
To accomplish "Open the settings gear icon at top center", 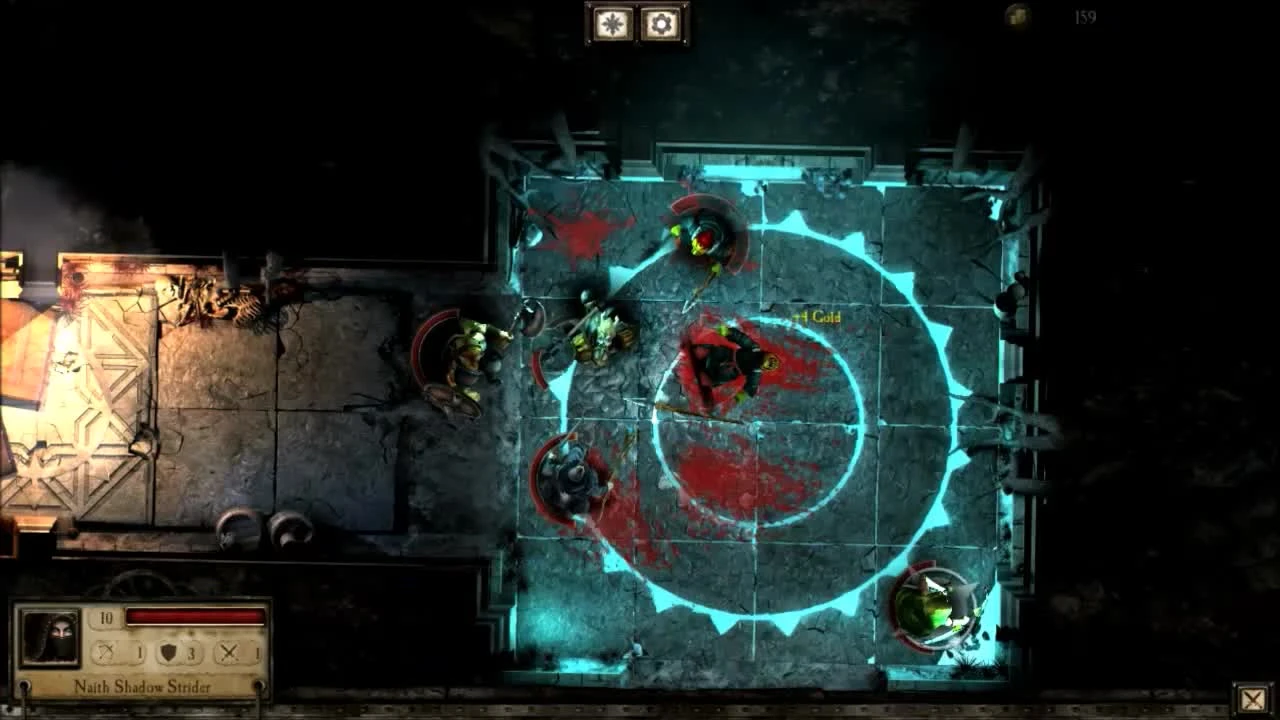I will tap(661, 23).
